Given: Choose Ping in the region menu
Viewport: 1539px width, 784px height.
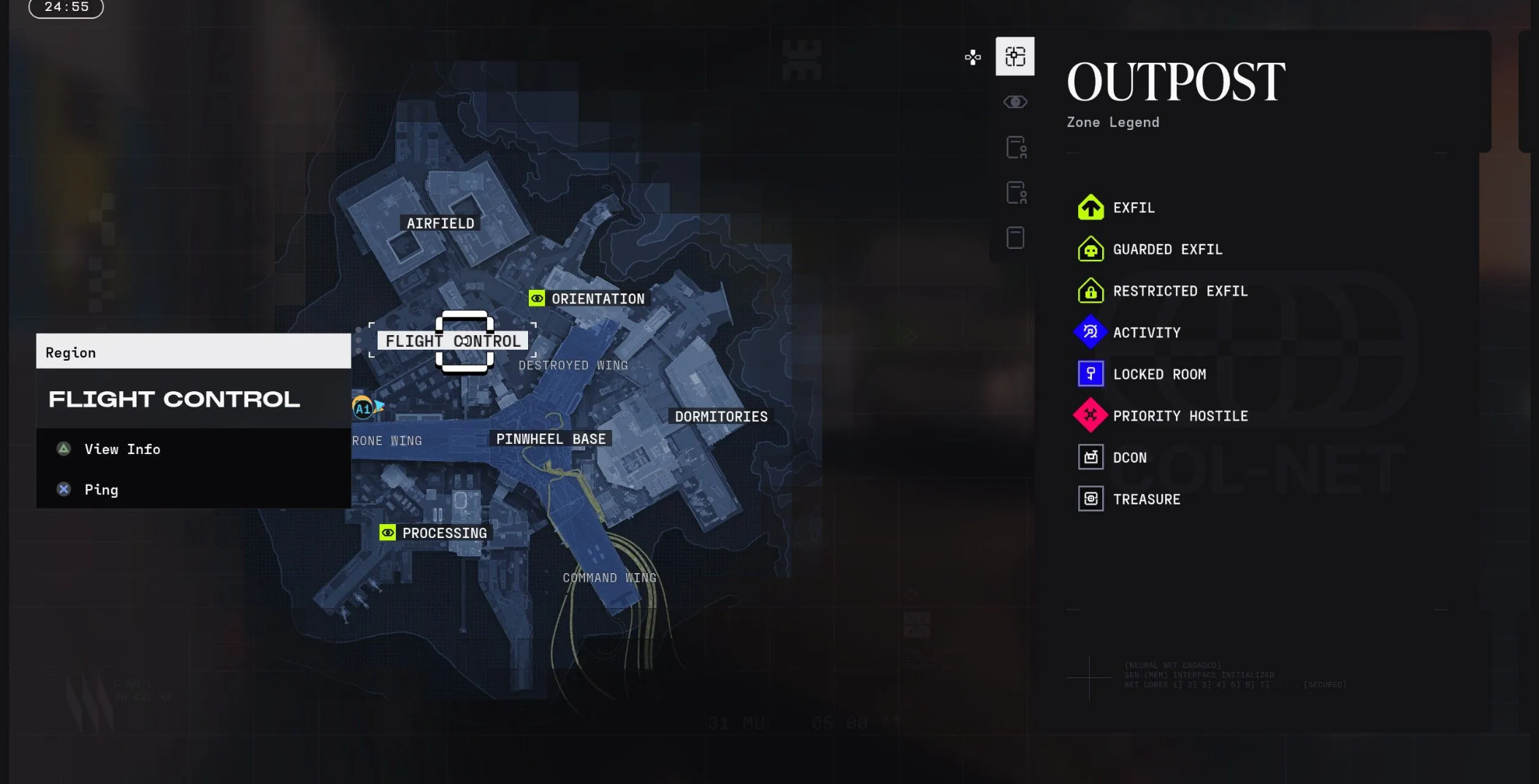Looking at the screenshot, I should coord(101,490).
